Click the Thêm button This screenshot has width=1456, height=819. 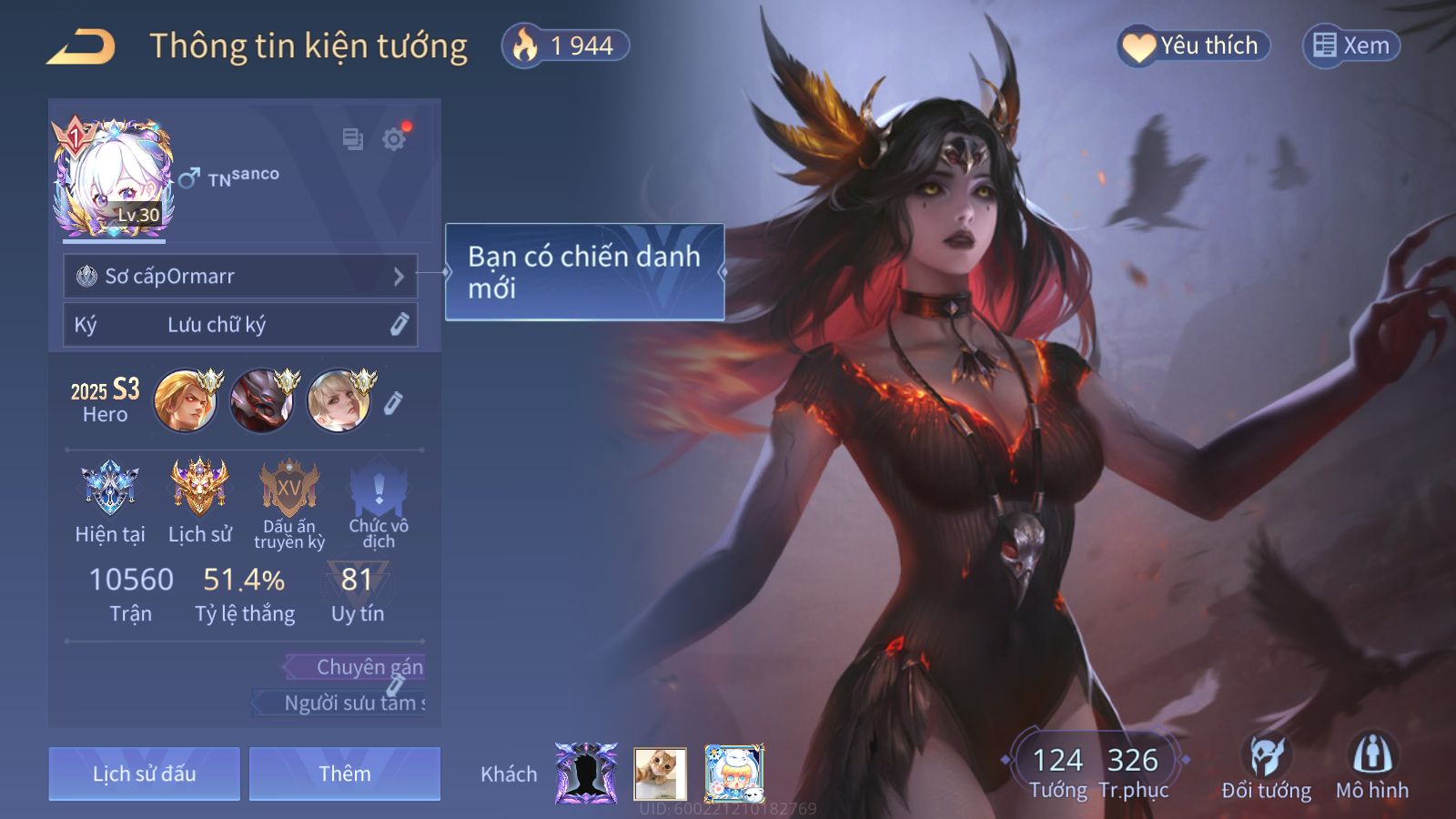click(x=345, y=773)
